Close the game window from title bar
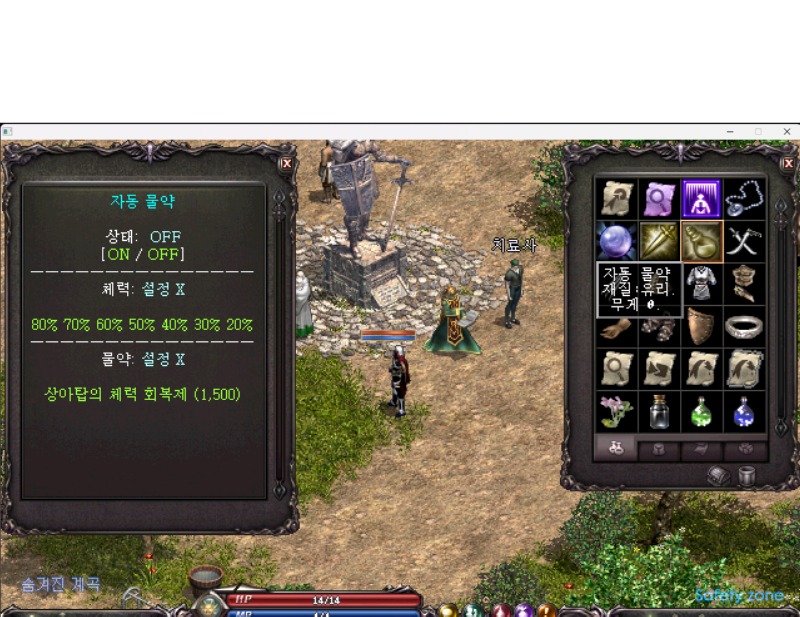This screenshot has height=617, width=800. 787,131
